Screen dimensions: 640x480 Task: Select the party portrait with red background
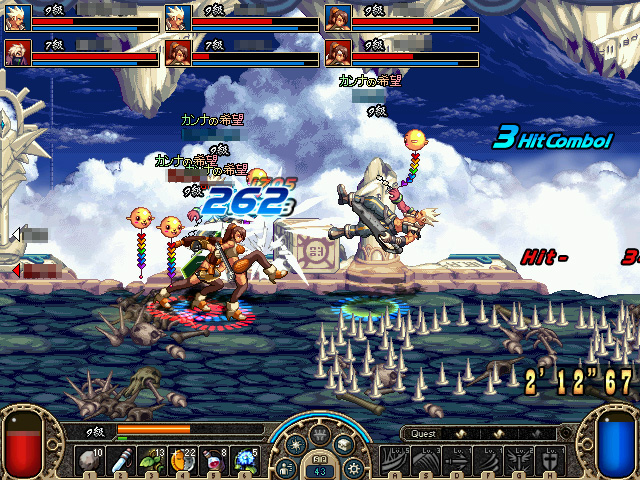point(15,50)
